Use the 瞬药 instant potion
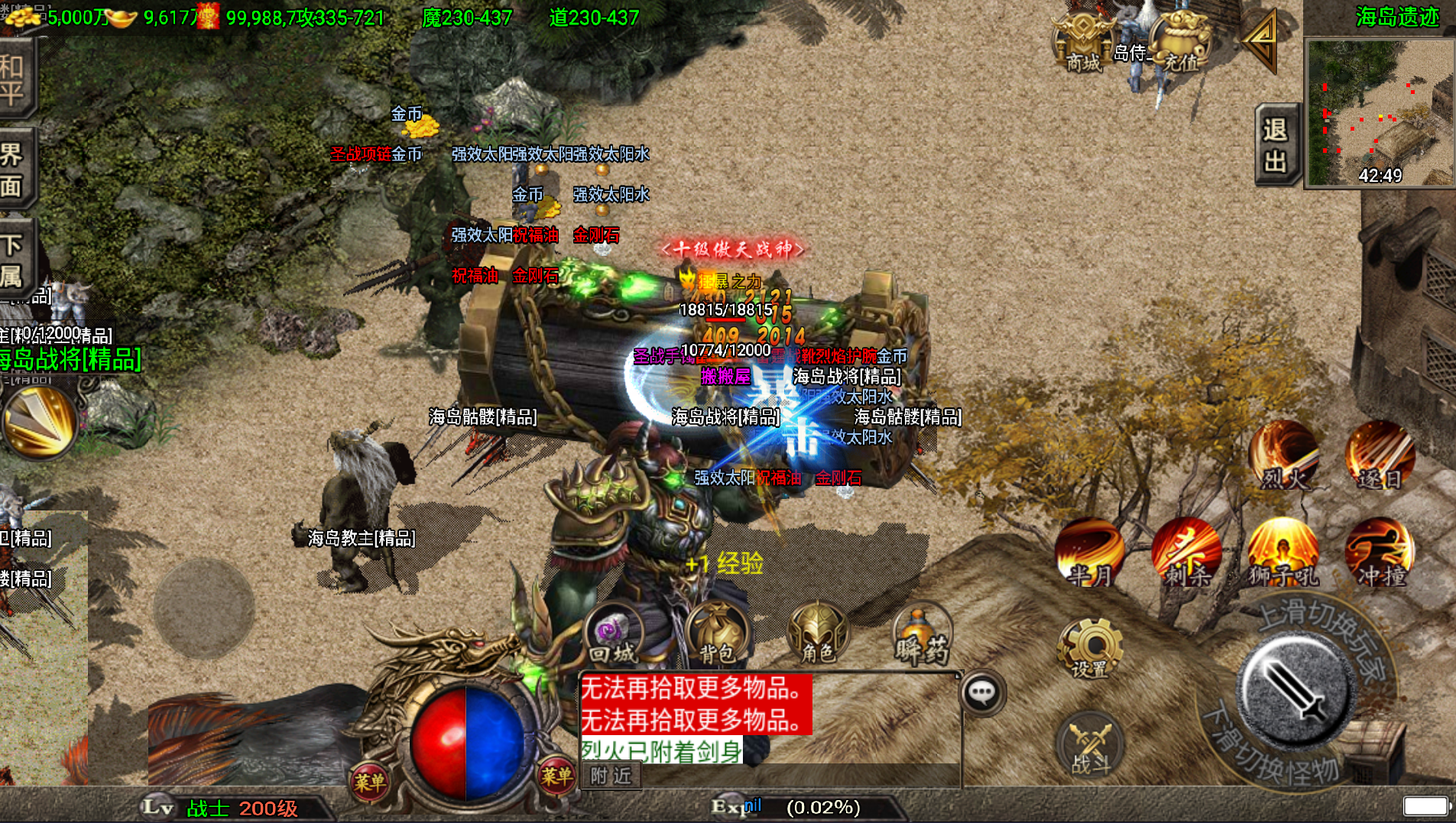This screenshot has width=1456, height=823. tap(922, 634)
